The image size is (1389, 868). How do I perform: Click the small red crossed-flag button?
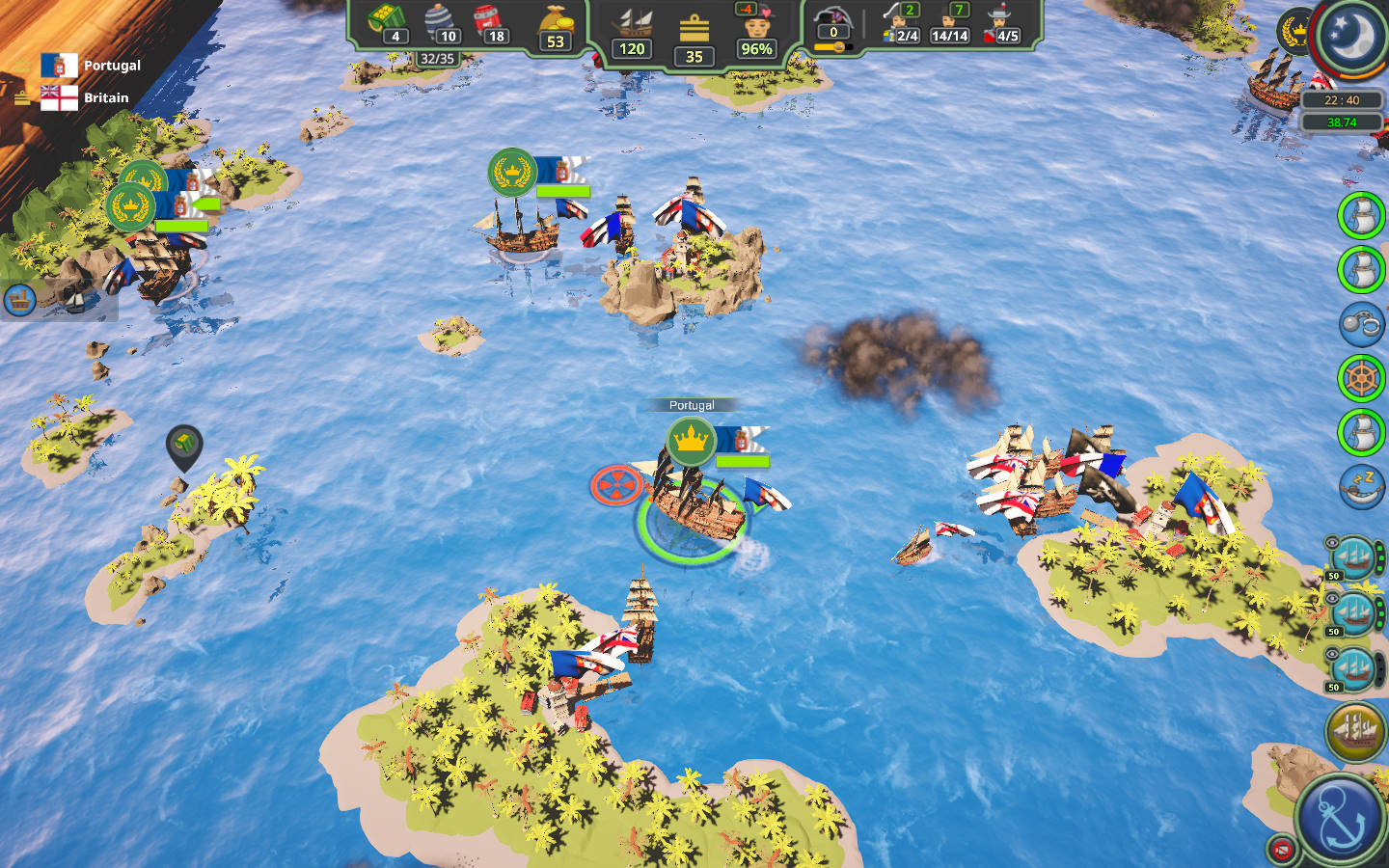point(1281,849)
